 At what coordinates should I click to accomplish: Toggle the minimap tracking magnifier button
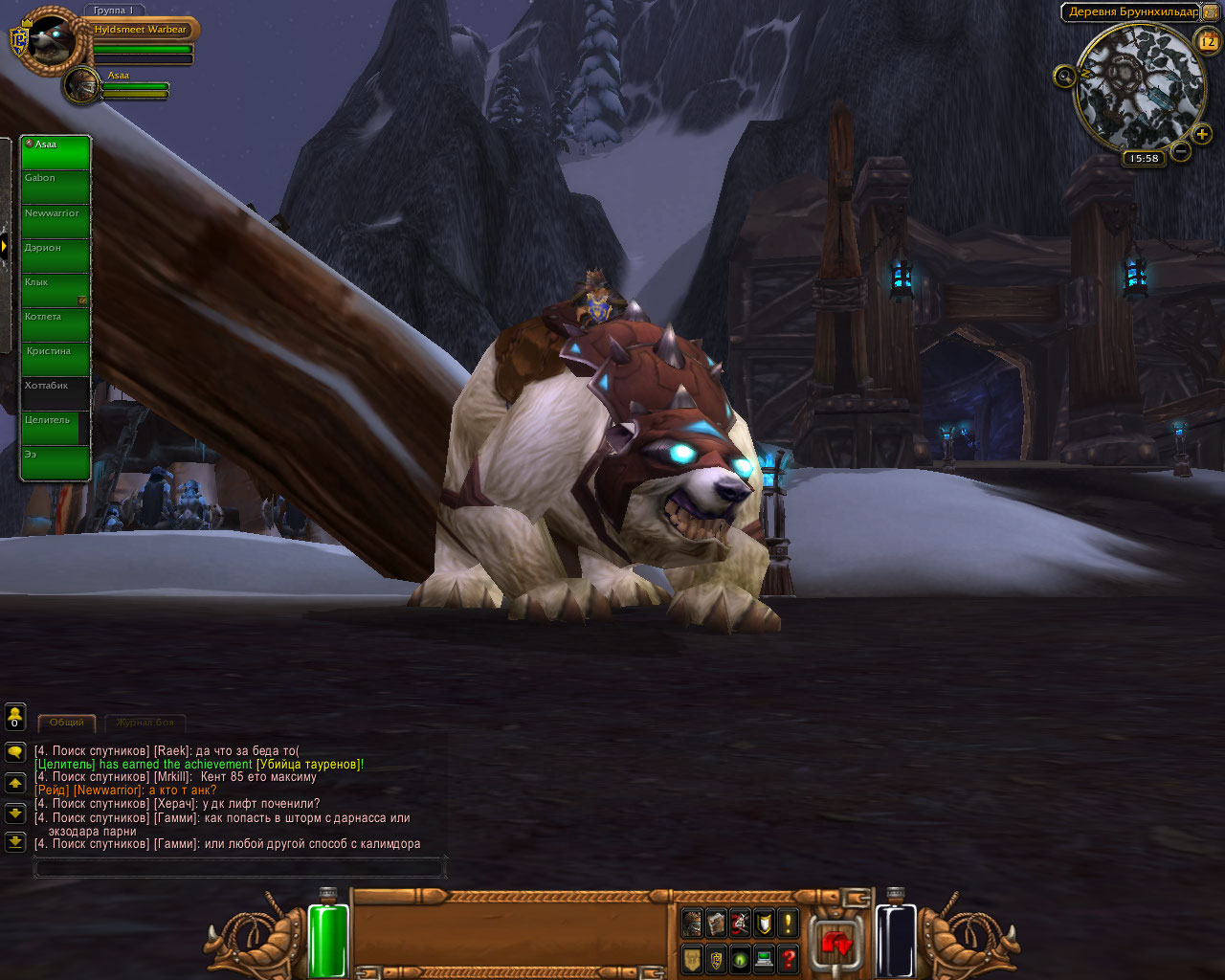[1064, 76]
